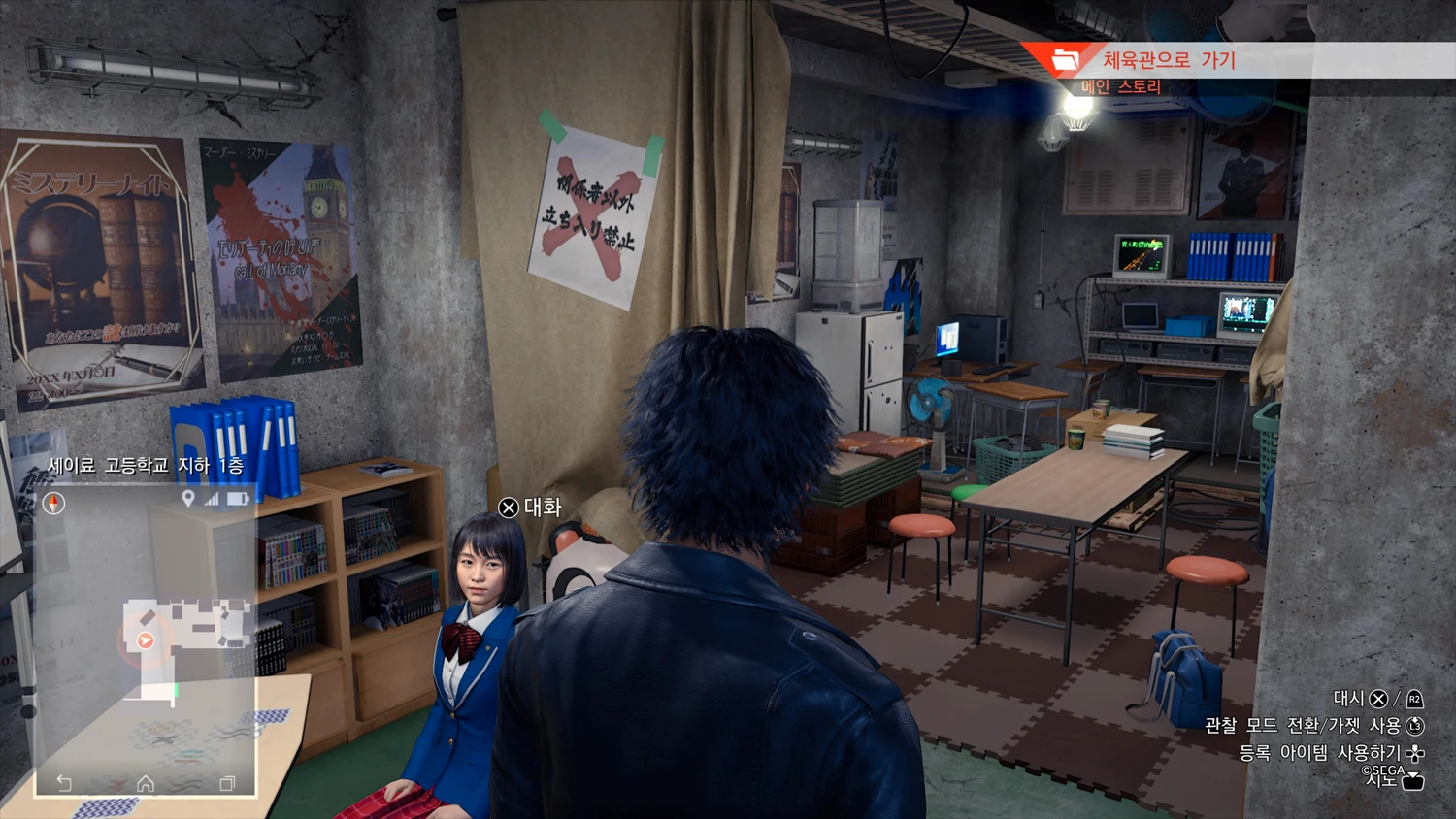The height and width of the screenshot is (819, 1456).
Task: Click the compass icon on the minimap
Action: [x=53, y=503]
